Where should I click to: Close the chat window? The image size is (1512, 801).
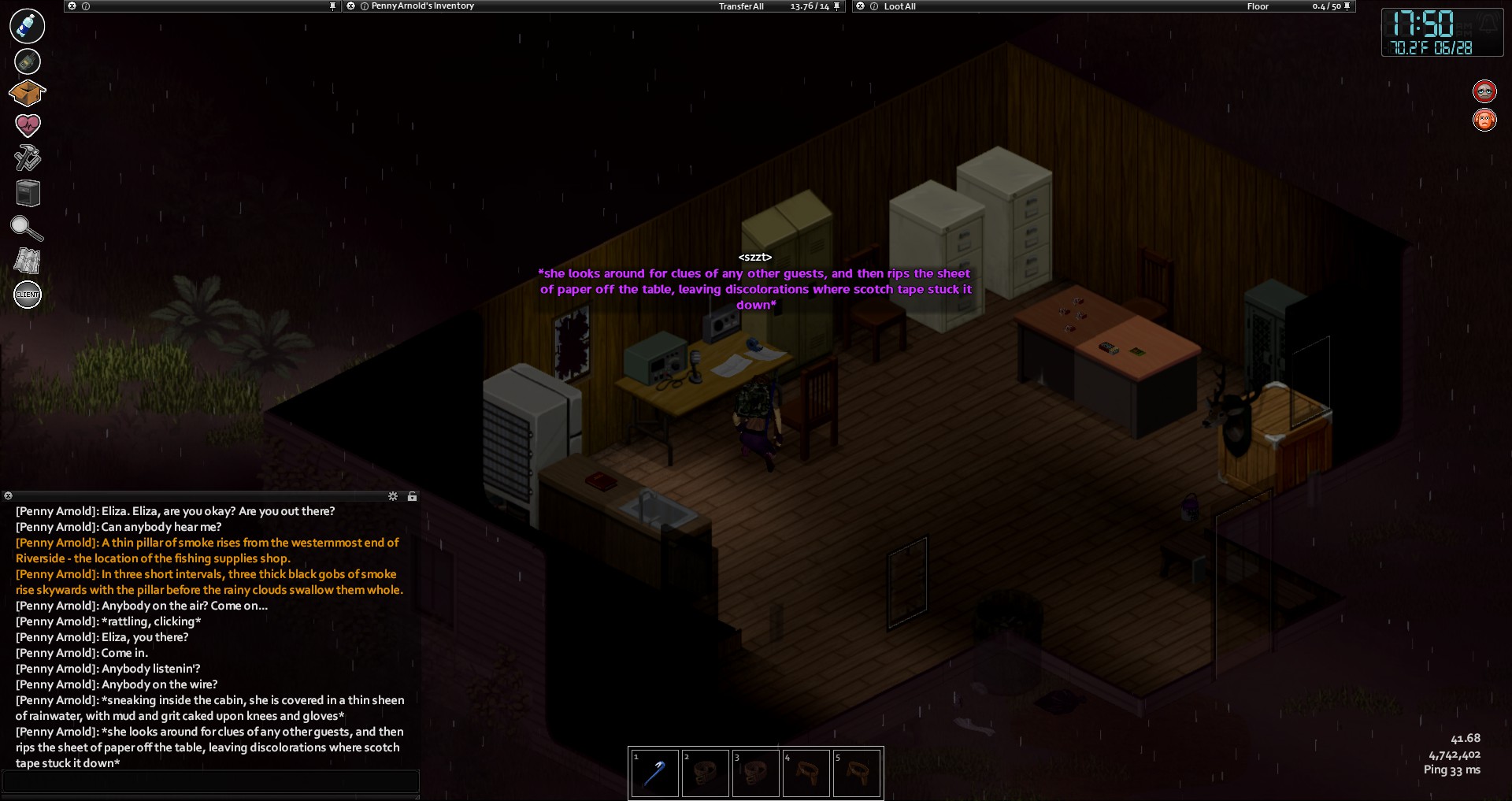(8, 496)
